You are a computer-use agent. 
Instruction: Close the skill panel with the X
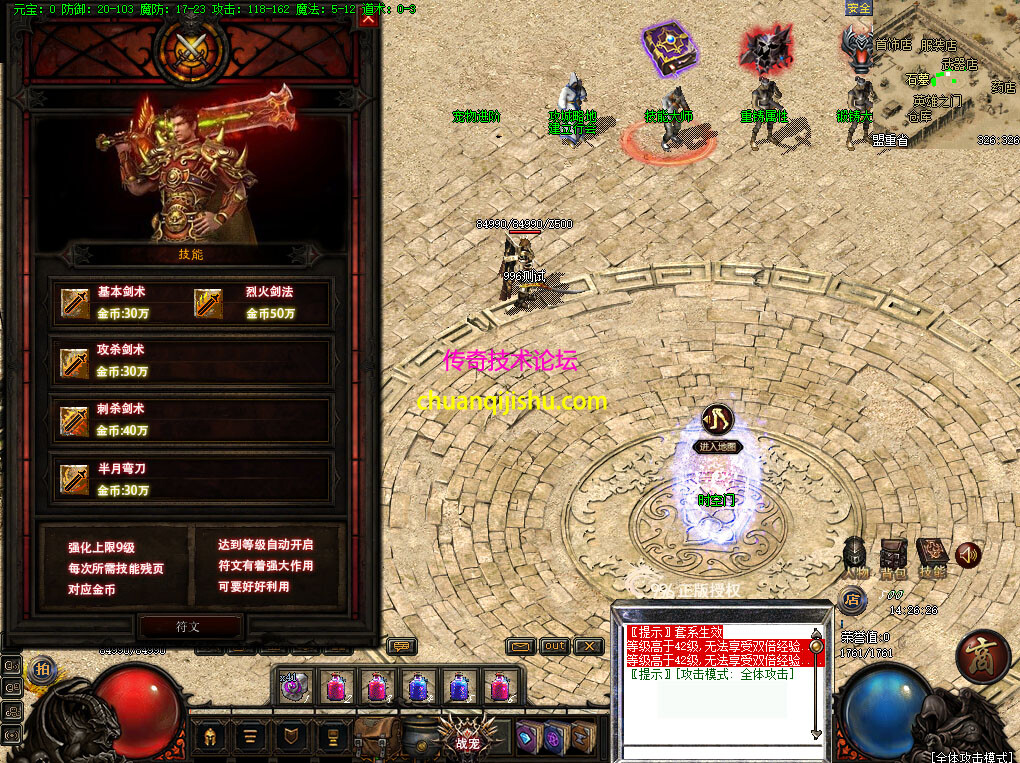[368, 19]
